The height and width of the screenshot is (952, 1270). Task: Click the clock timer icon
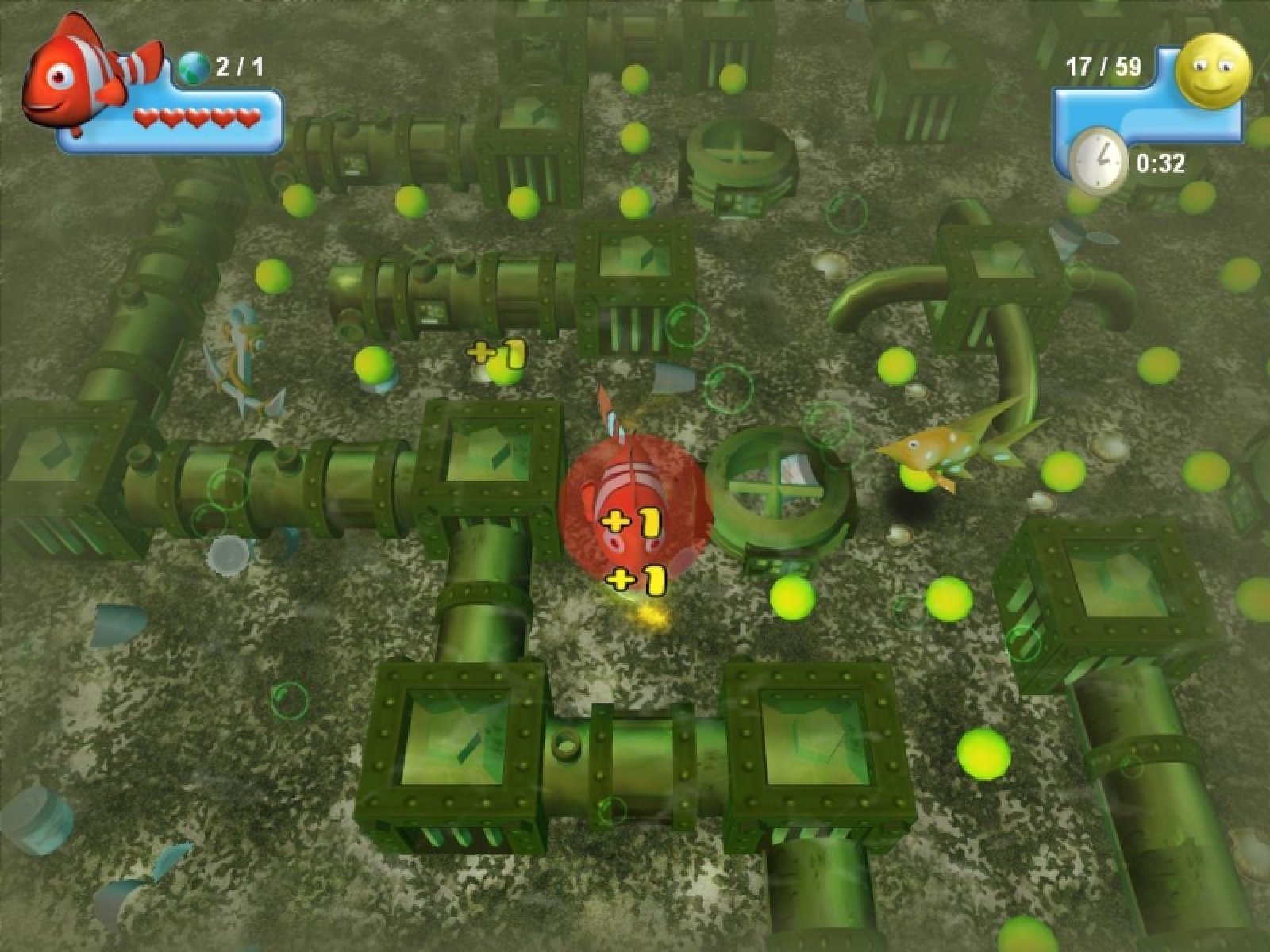click(1098, 162)
